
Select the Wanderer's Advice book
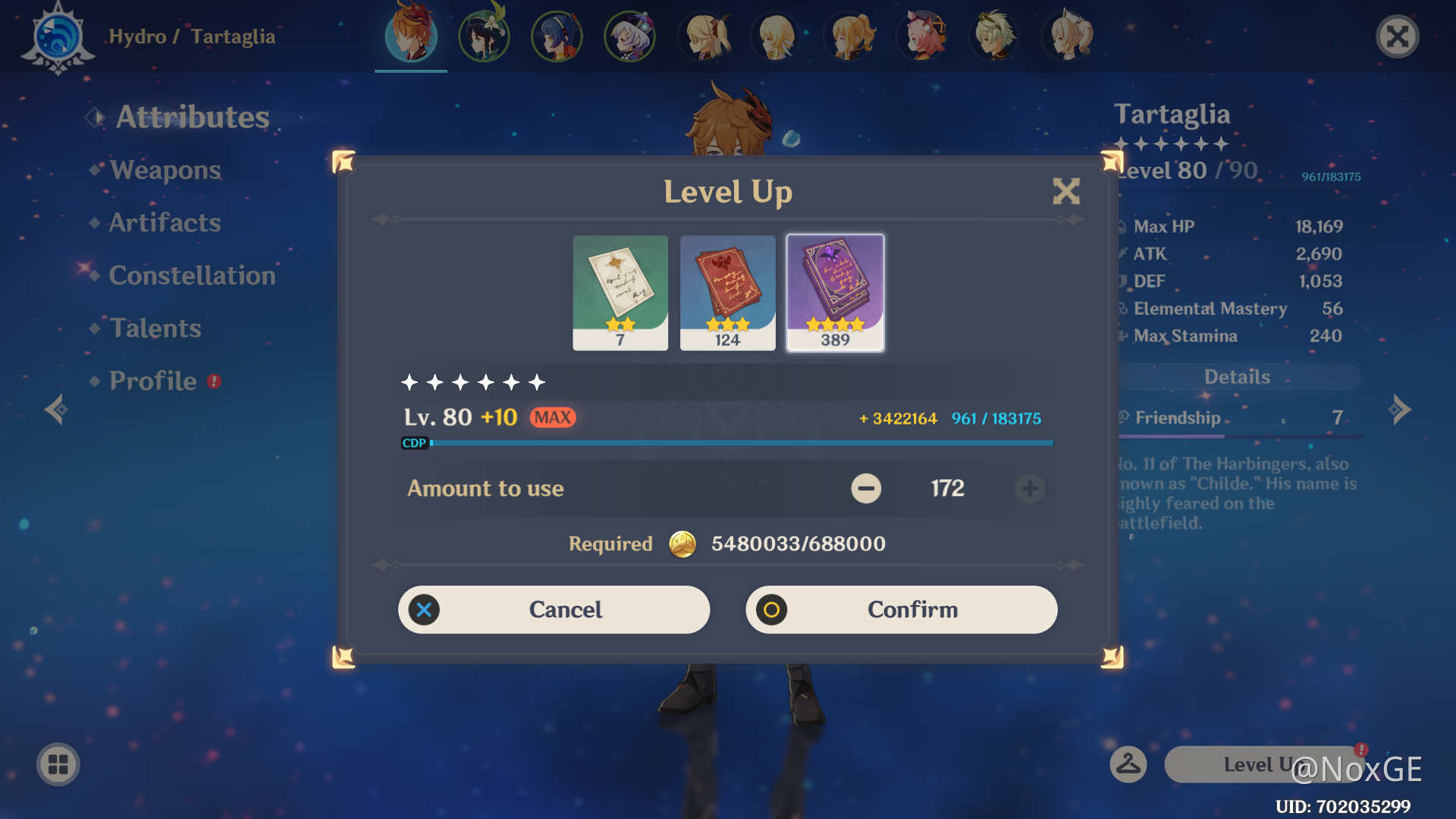[x=620, y=292]
